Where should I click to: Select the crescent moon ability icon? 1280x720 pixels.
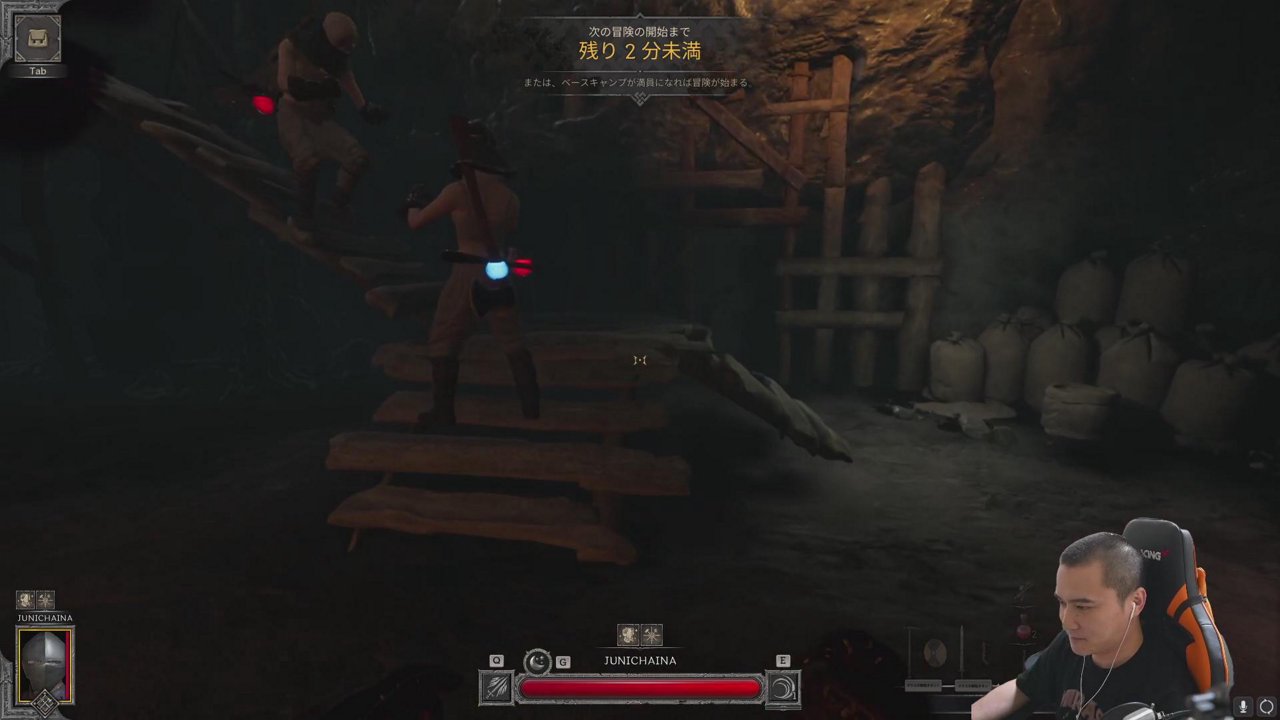pyautogui.click(x=538, y=661)
